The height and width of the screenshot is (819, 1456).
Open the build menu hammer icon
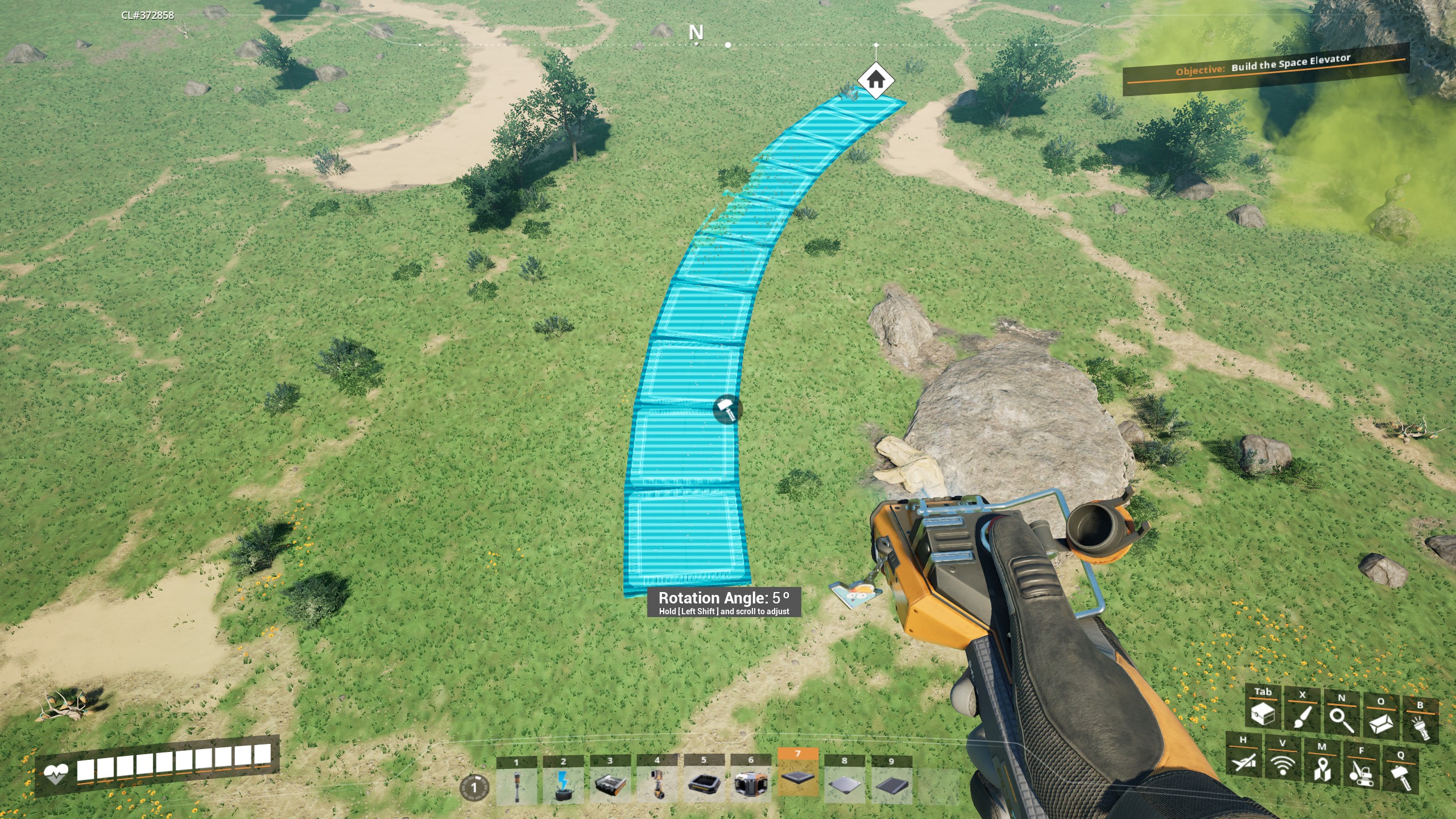tap(1400, 776)
